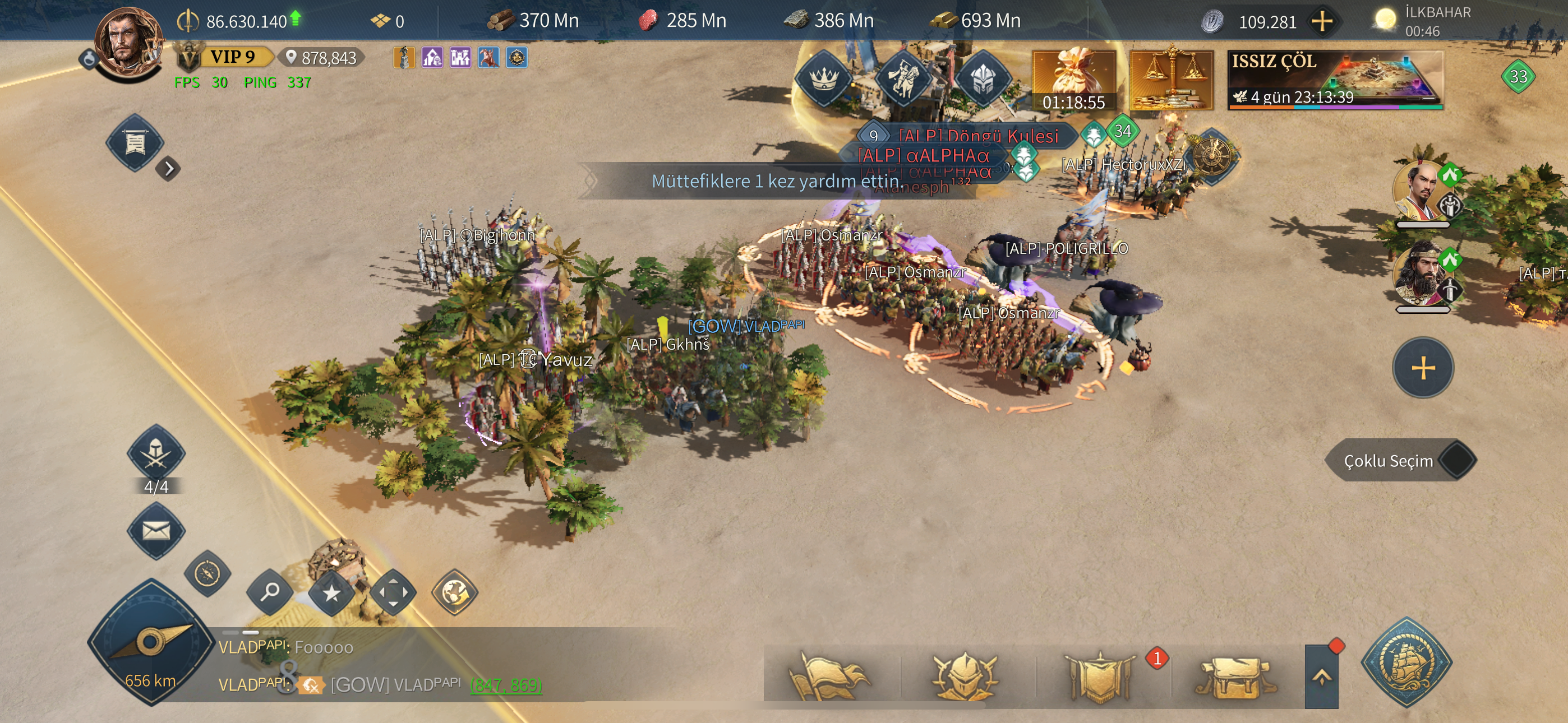Open the gold pouch timed offer
This screenshot has width=1568, height=723.
(1073, 80)
